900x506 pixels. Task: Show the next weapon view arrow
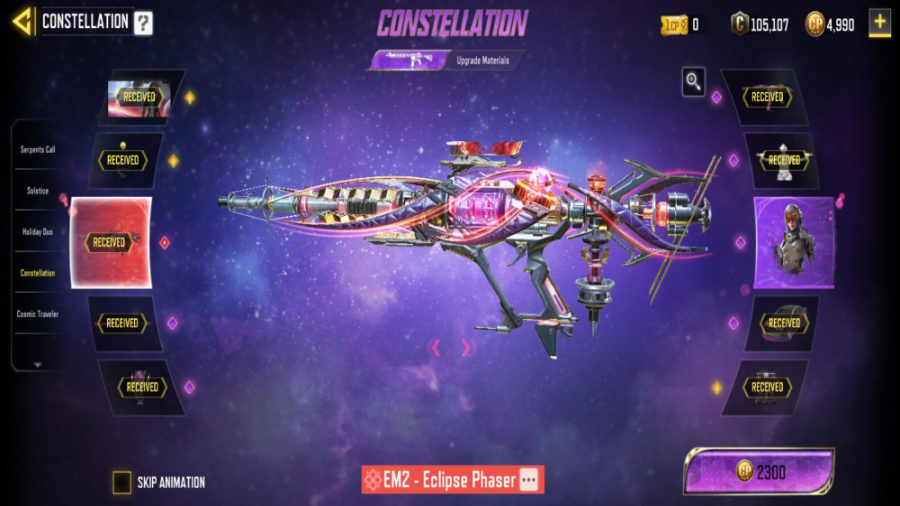(x=465, y=347)
